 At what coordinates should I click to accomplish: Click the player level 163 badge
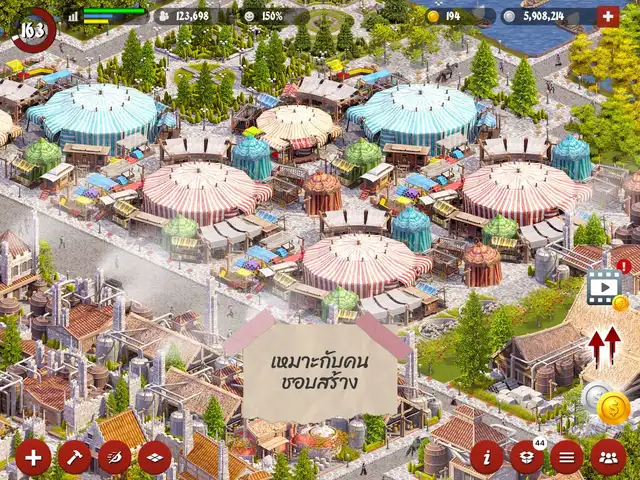point(33,28)
